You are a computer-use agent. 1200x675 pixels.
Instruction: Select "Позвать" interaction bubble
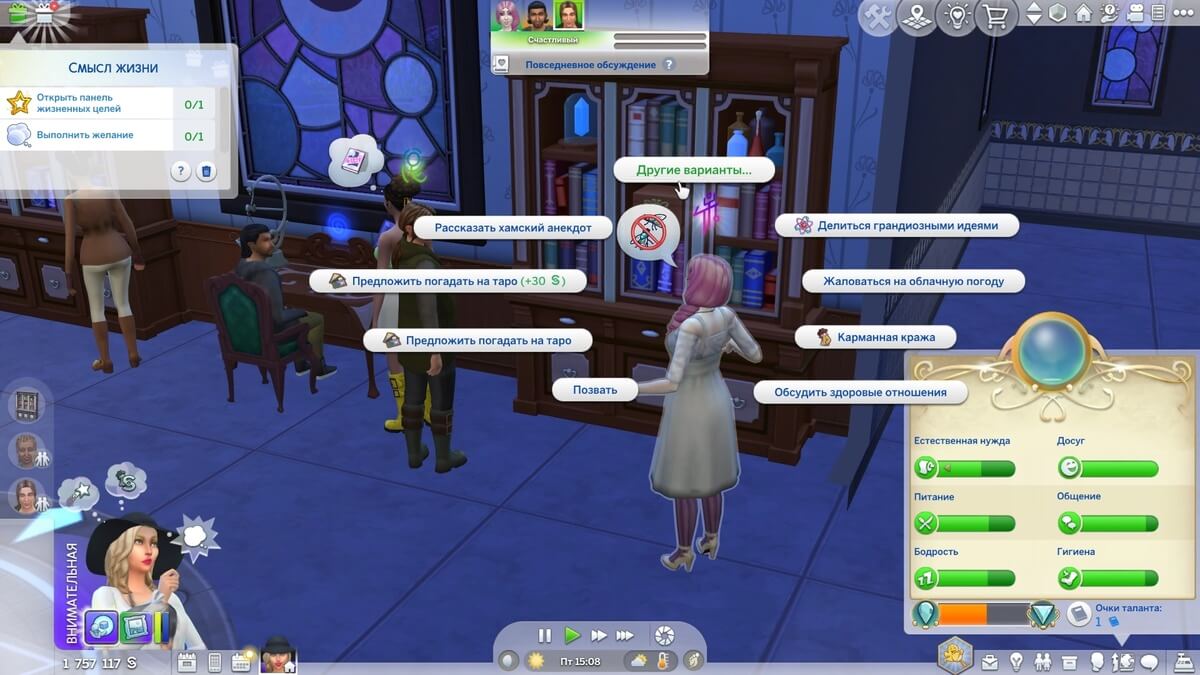click(595, 390)
